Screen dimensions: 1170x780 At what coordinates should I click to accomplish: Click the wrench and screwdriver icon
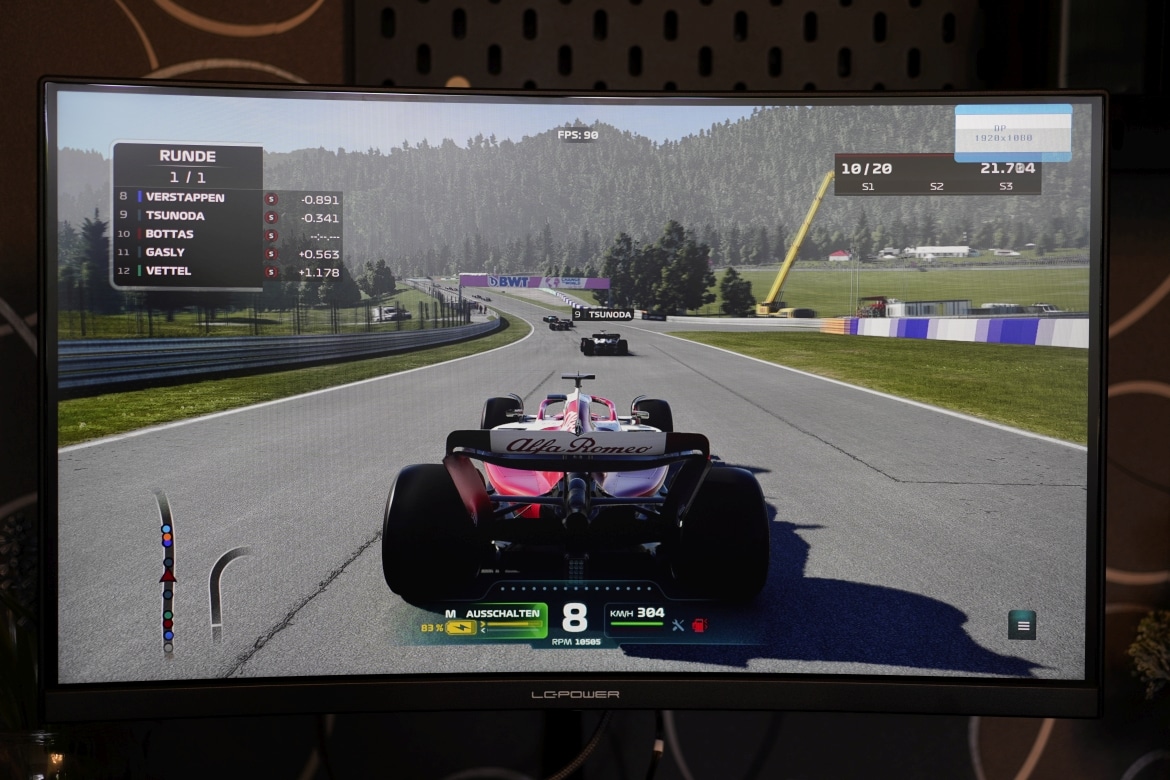click(x=678, y=625)
